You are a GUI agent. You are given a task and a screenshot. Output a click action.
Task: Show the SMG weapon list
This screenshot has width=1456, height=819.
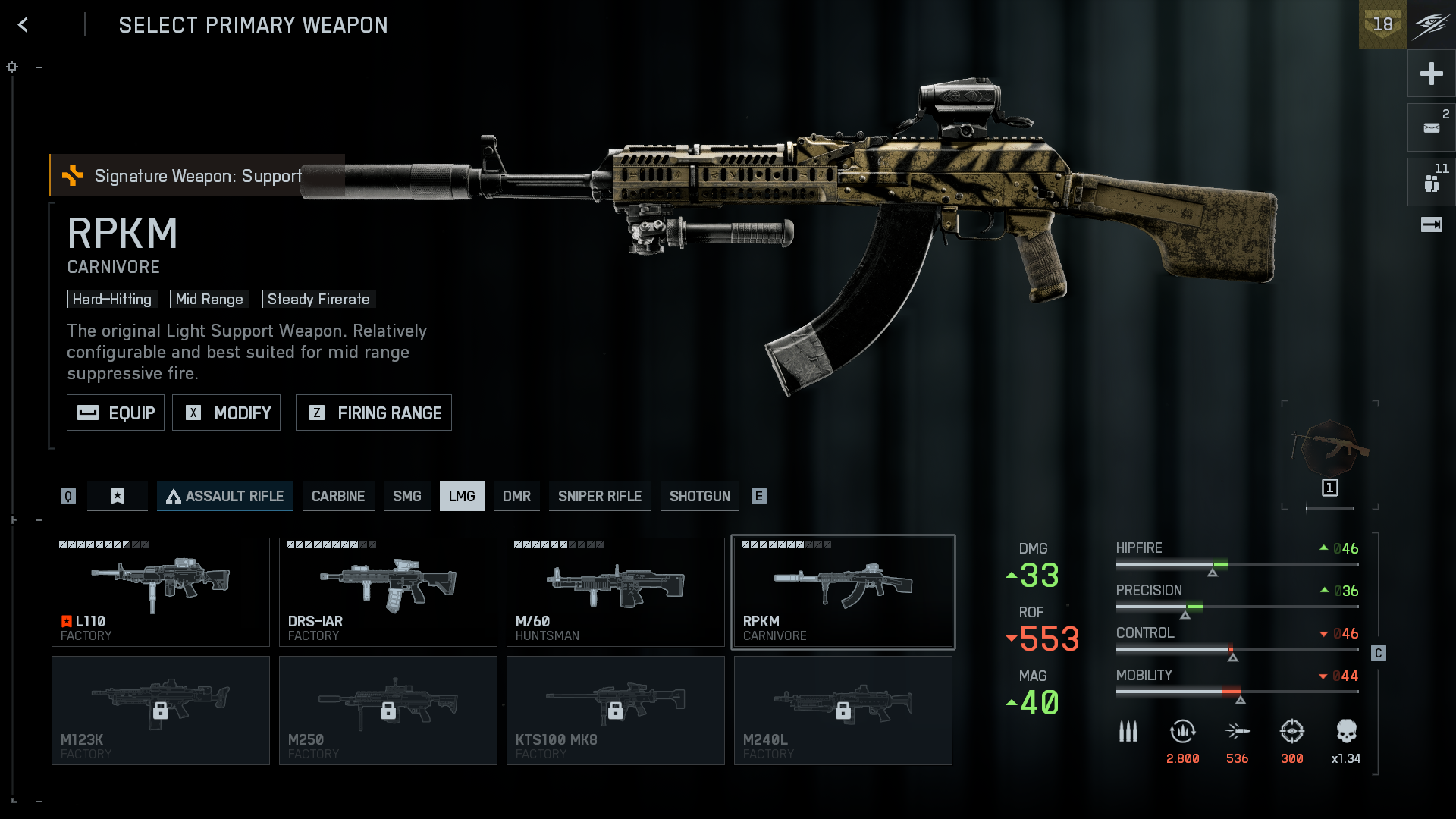(407, 496)
